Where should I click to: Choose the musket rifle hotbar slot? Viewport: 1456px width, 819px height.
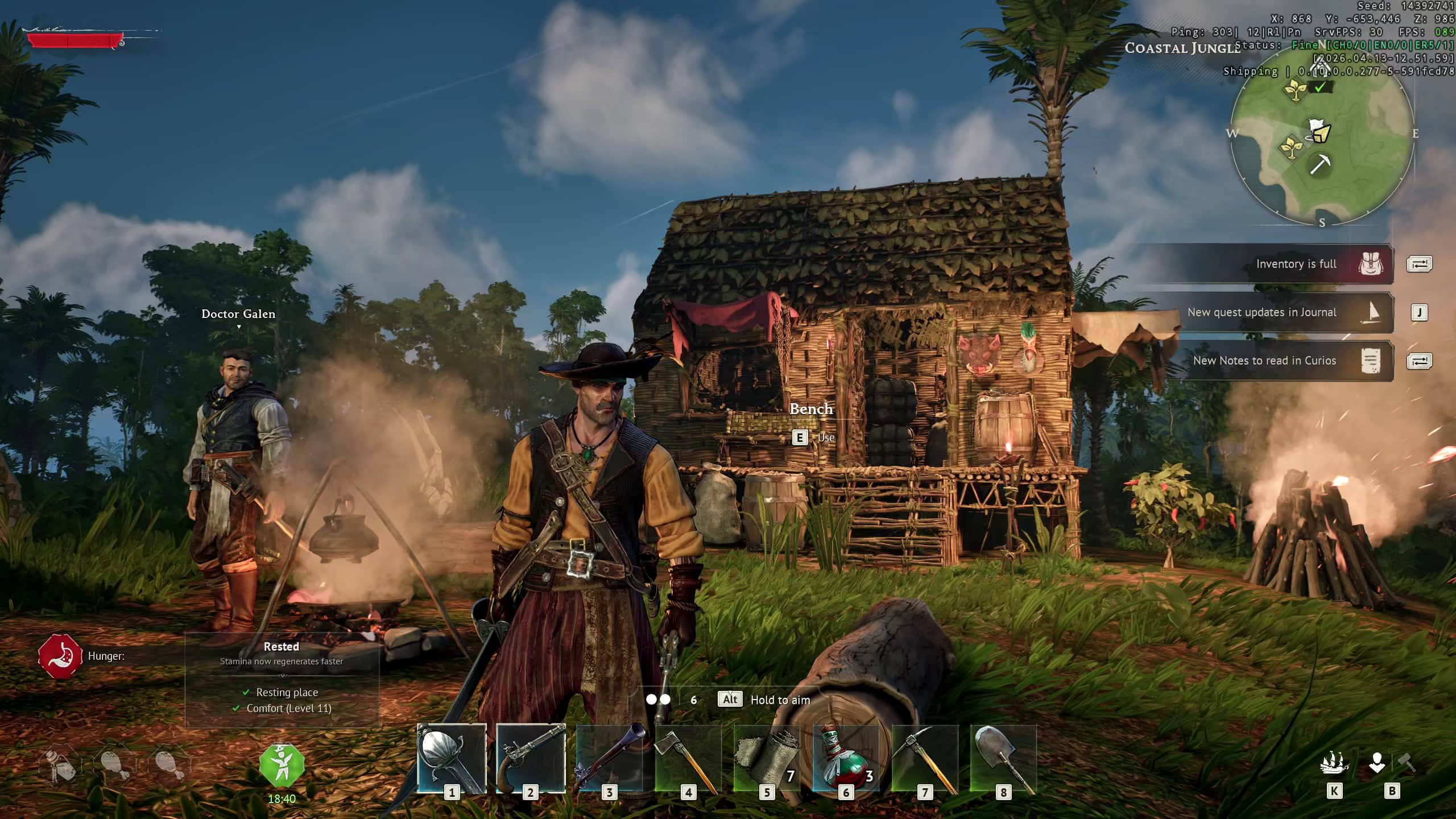(x=609, y=759)
